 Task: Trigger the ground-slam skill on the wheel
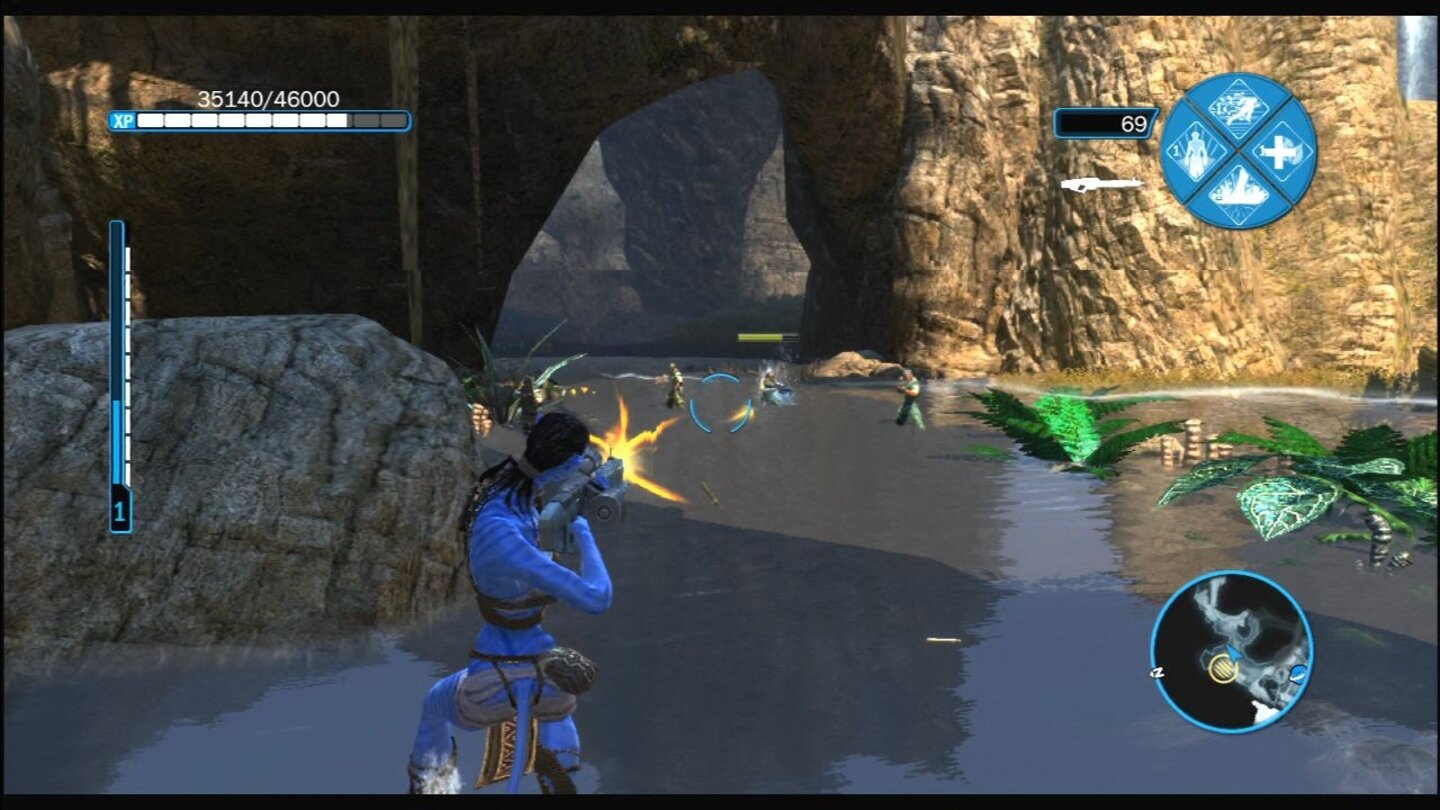coord(1239,192)
